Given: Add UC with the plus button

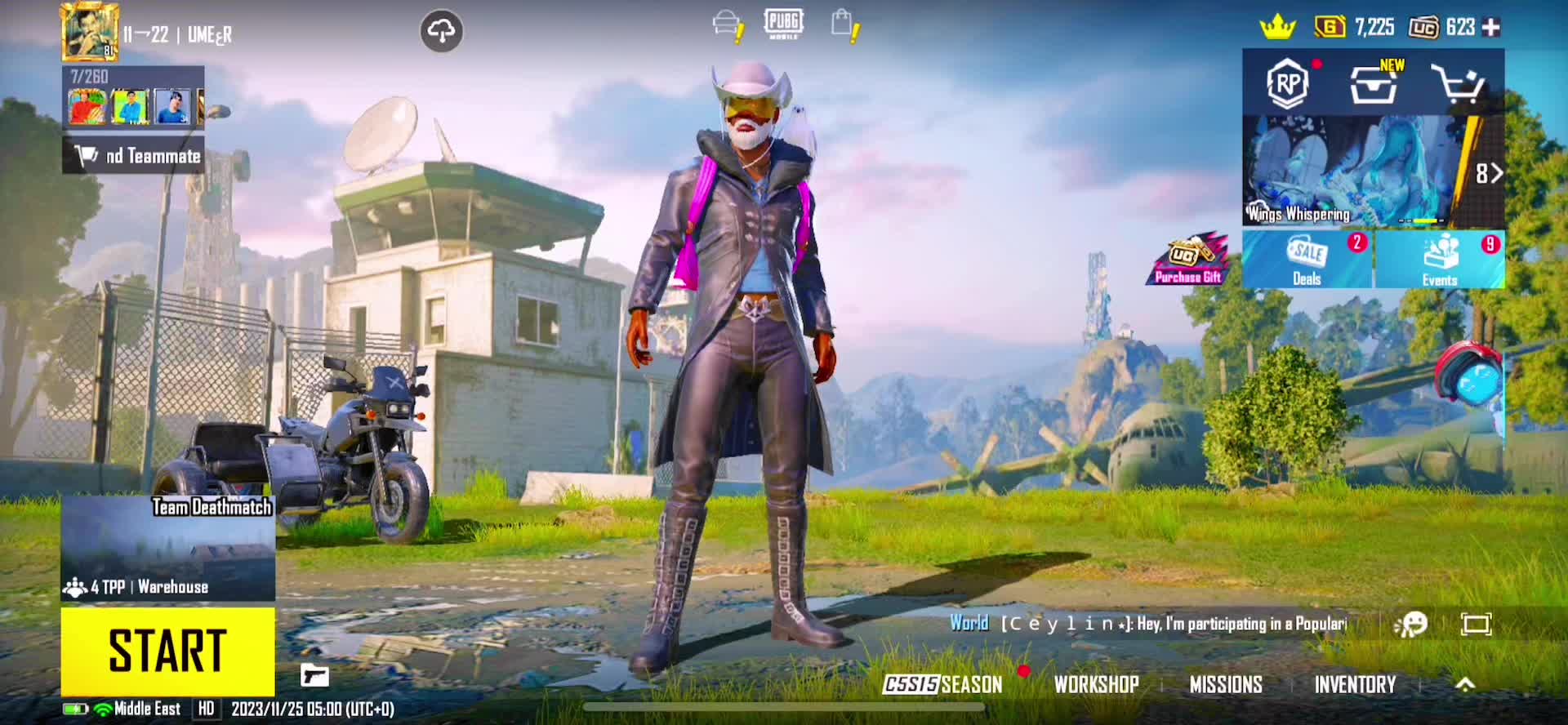Looking at the screenshot, I should [x=1491, y=27].
